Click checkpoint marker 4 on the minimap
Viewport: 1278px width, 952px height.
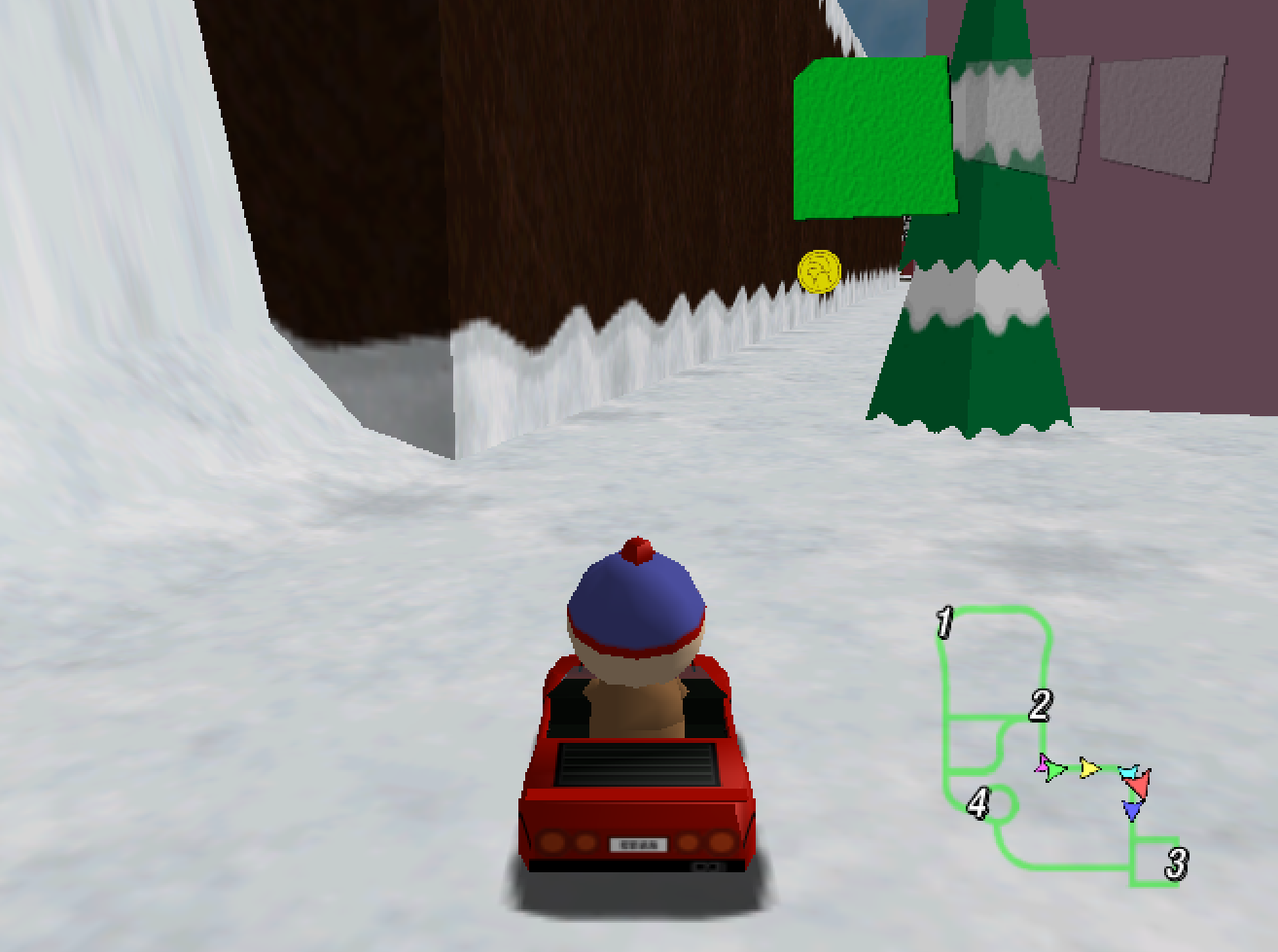[978, 802]
